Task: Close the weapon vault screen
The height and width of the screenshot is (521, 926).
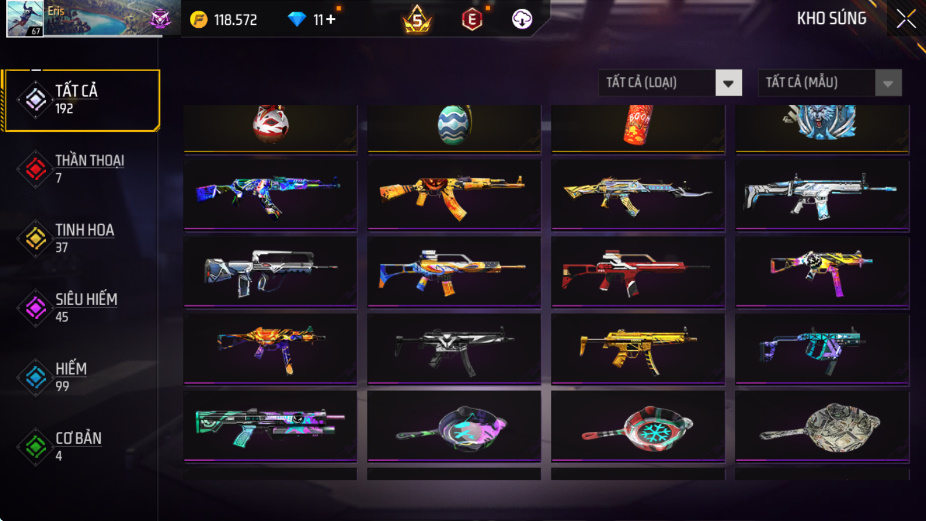Action: click(x=905, y=19)
